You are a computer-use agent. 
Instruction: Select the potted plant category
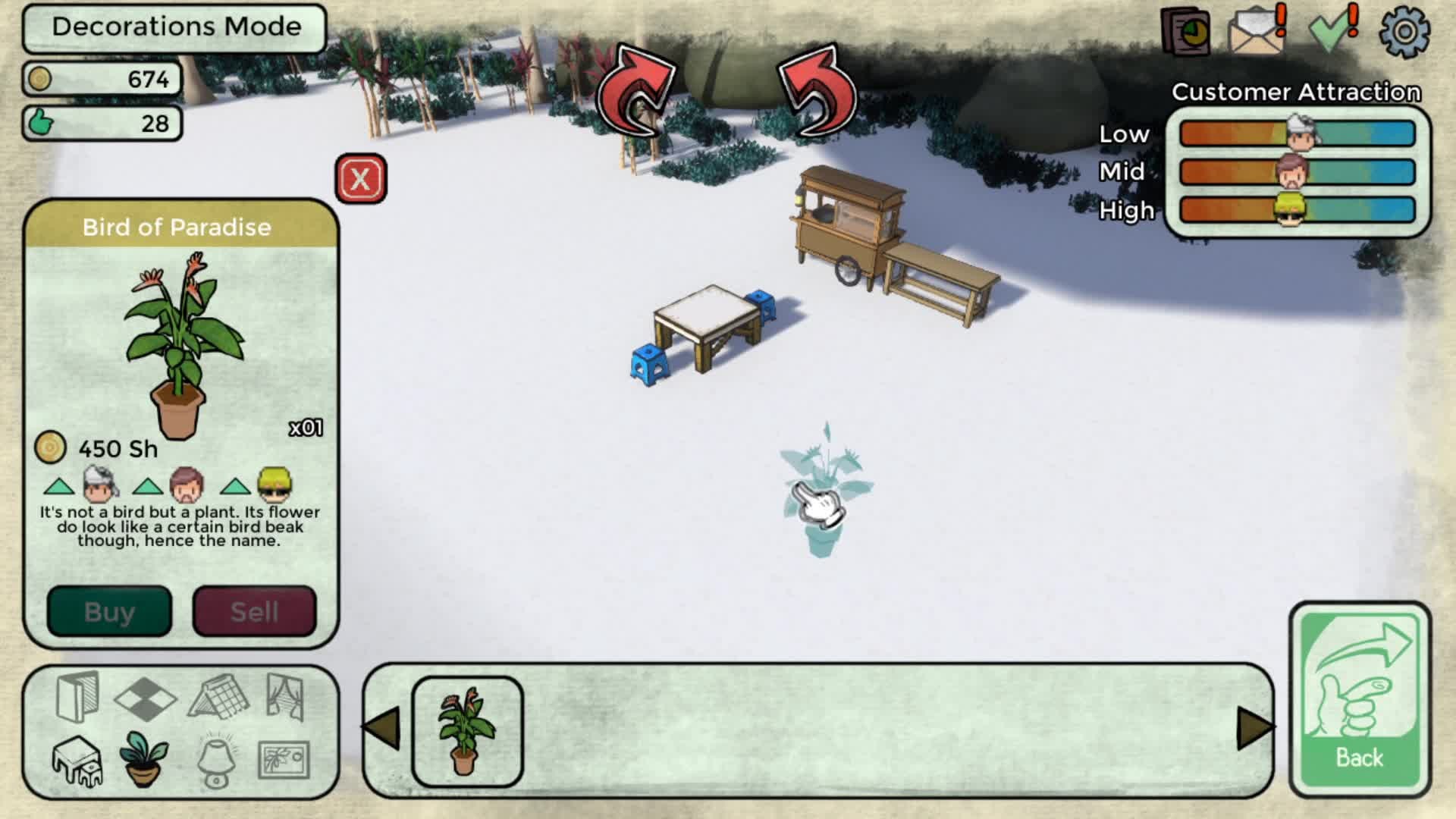(x=144, y=759)
